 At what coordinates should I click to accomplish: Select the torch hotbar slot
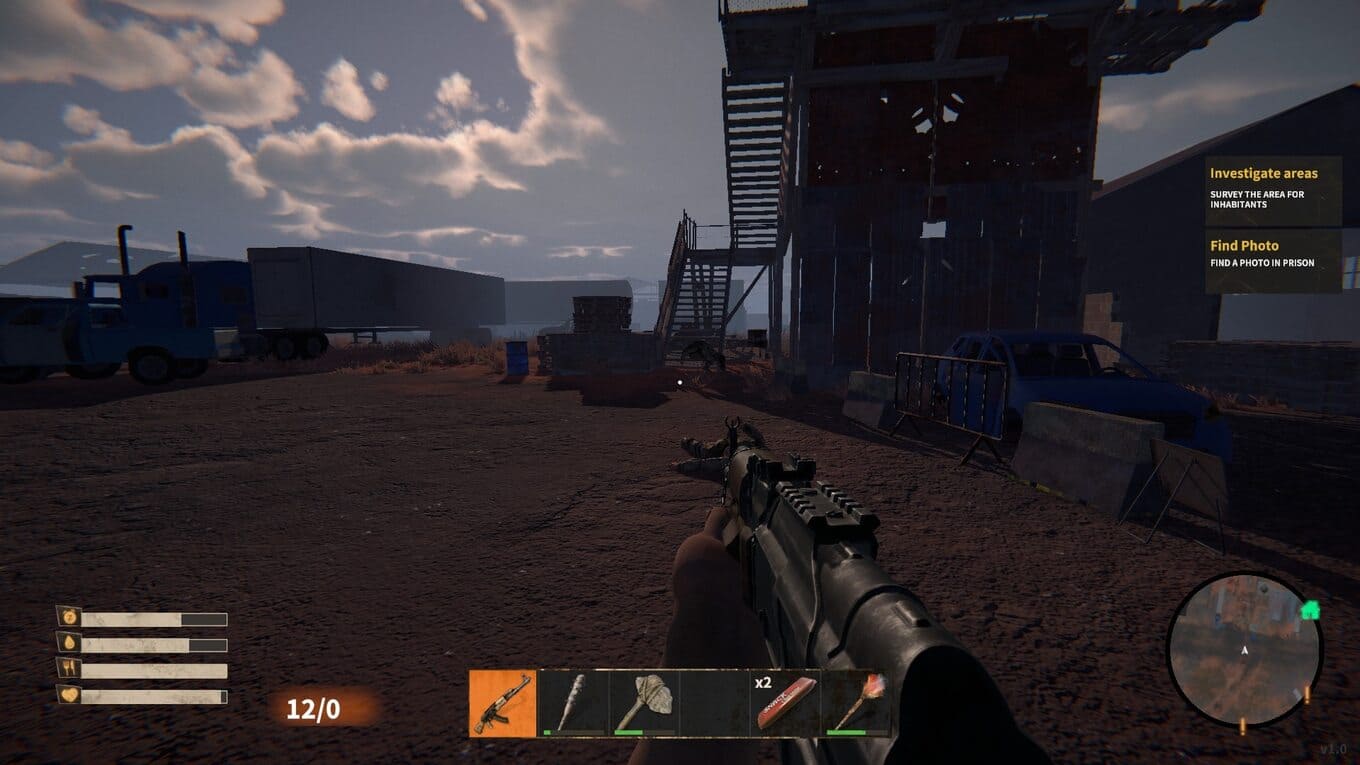coord(855,703)
